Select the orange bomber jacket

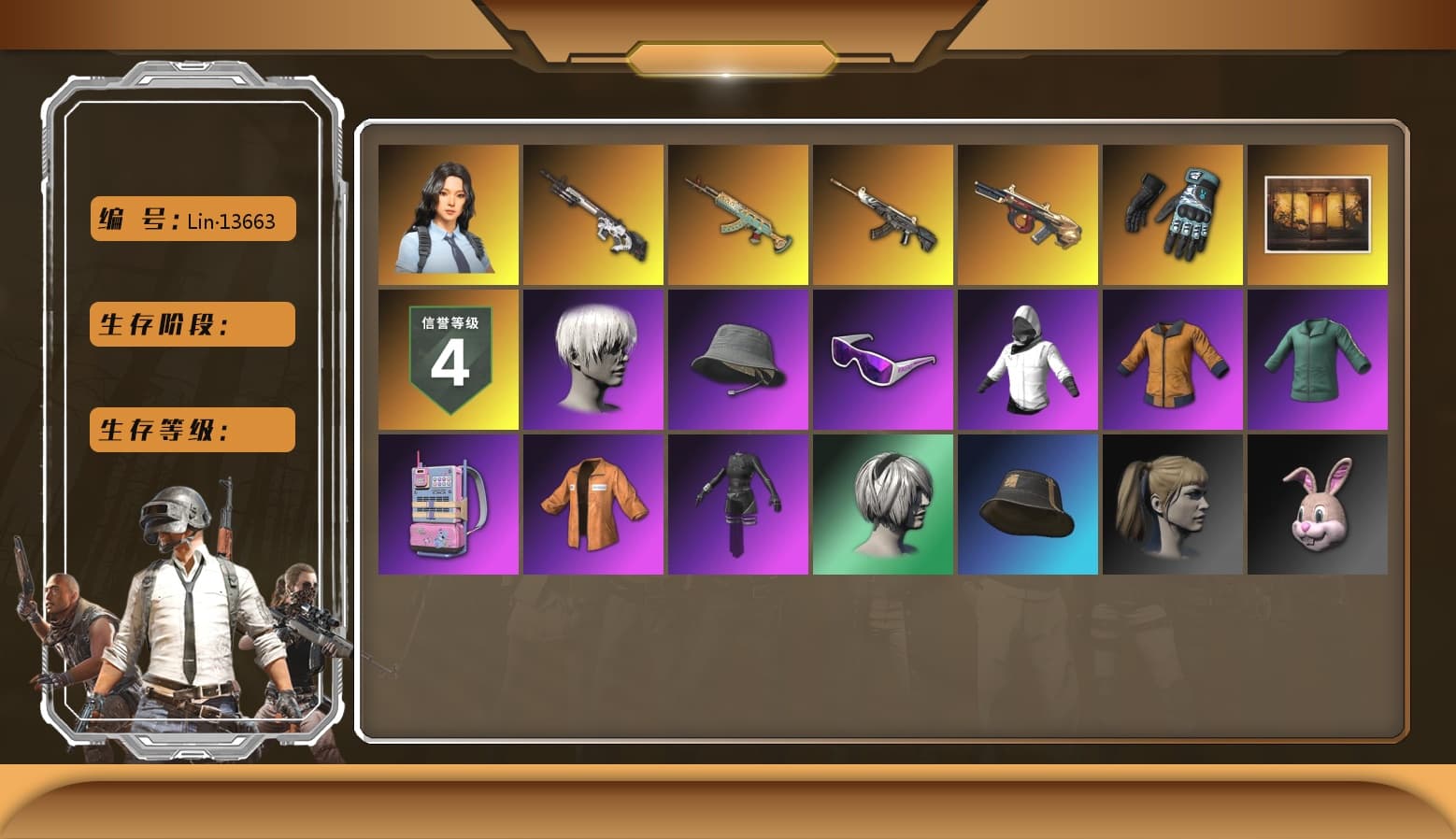click(1174, 360)
